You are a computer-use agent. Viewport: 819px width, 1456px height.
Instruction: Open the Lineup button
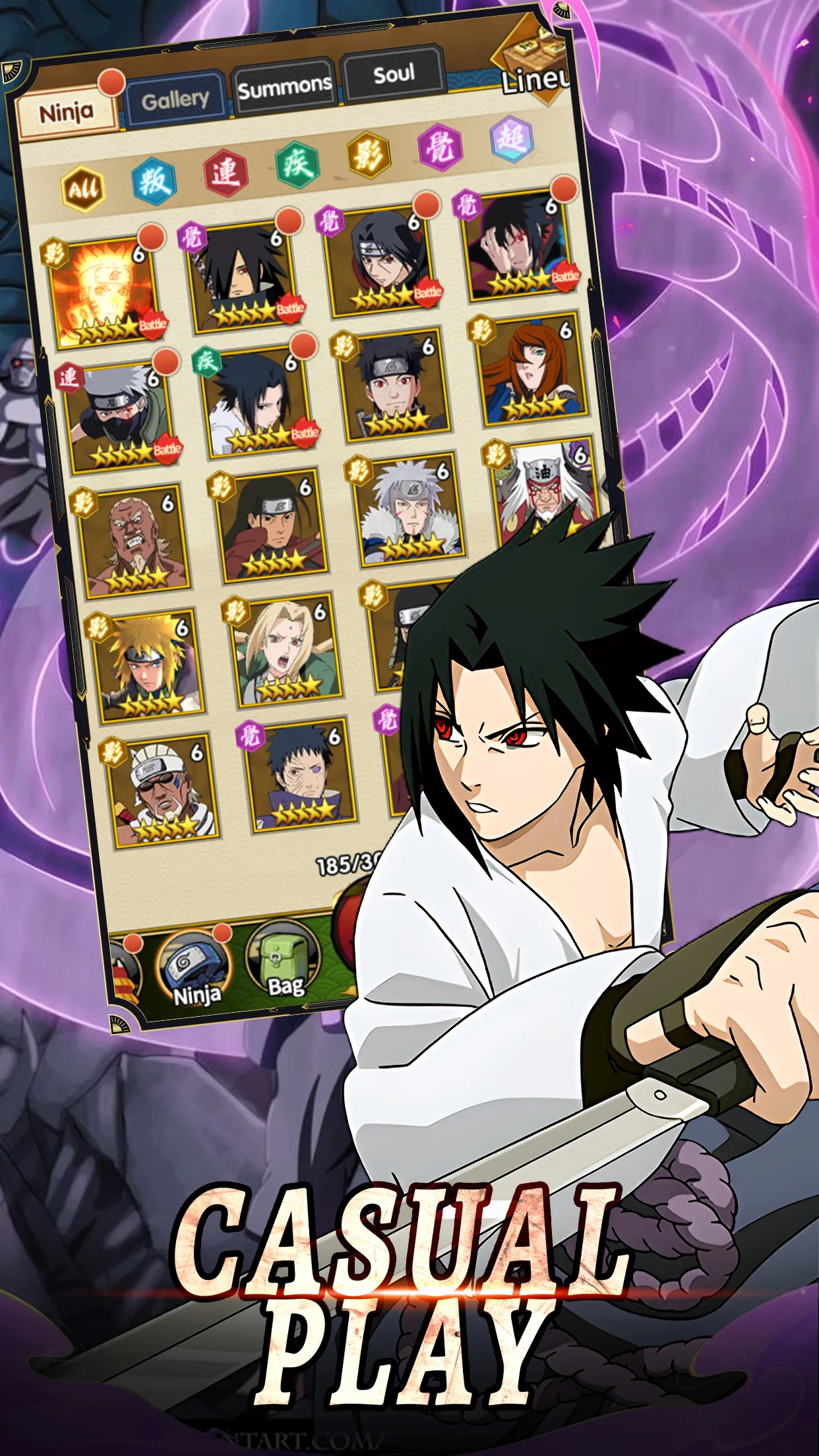534,73
